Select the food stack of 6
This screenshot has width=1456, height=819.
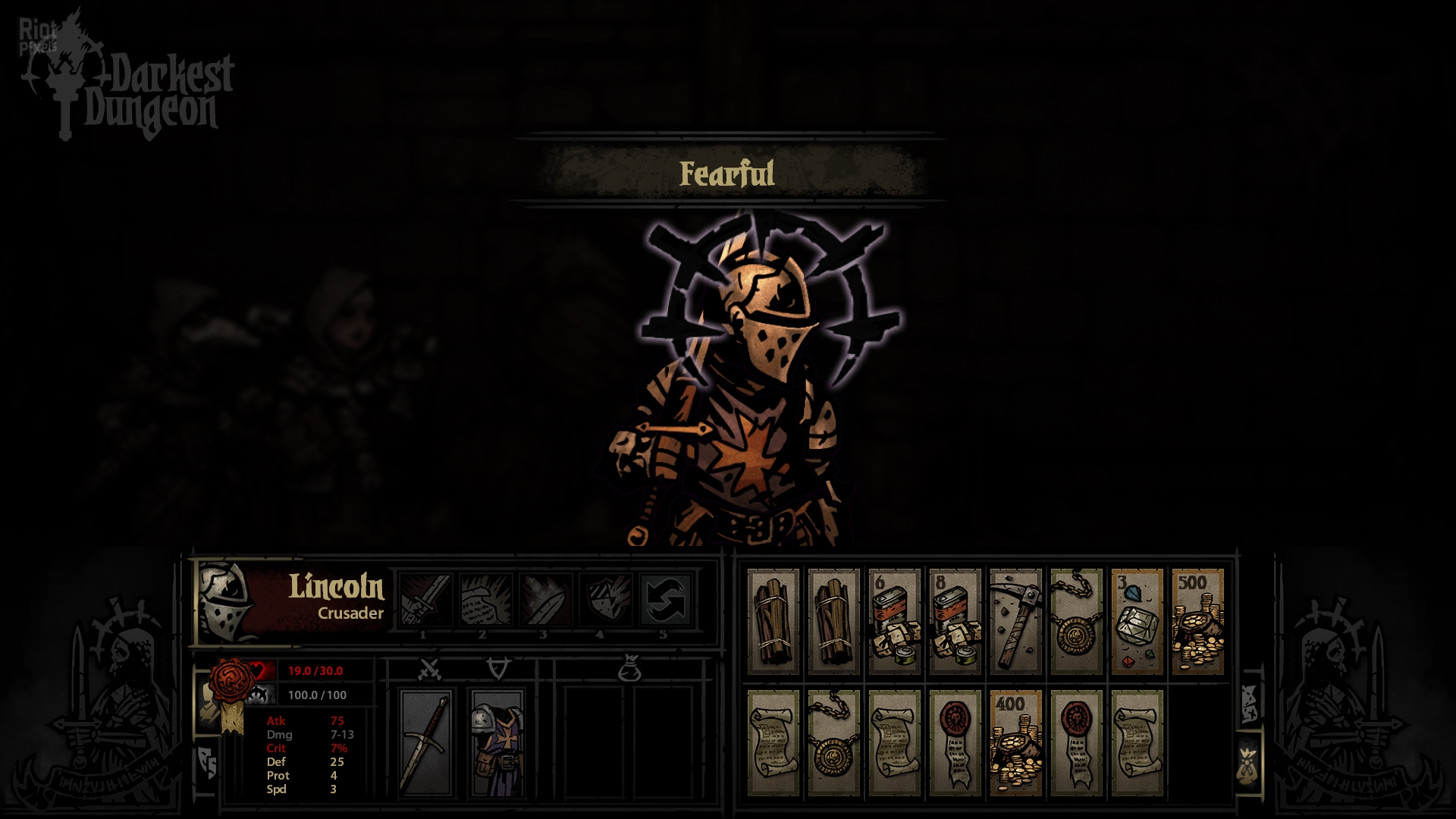895,622
